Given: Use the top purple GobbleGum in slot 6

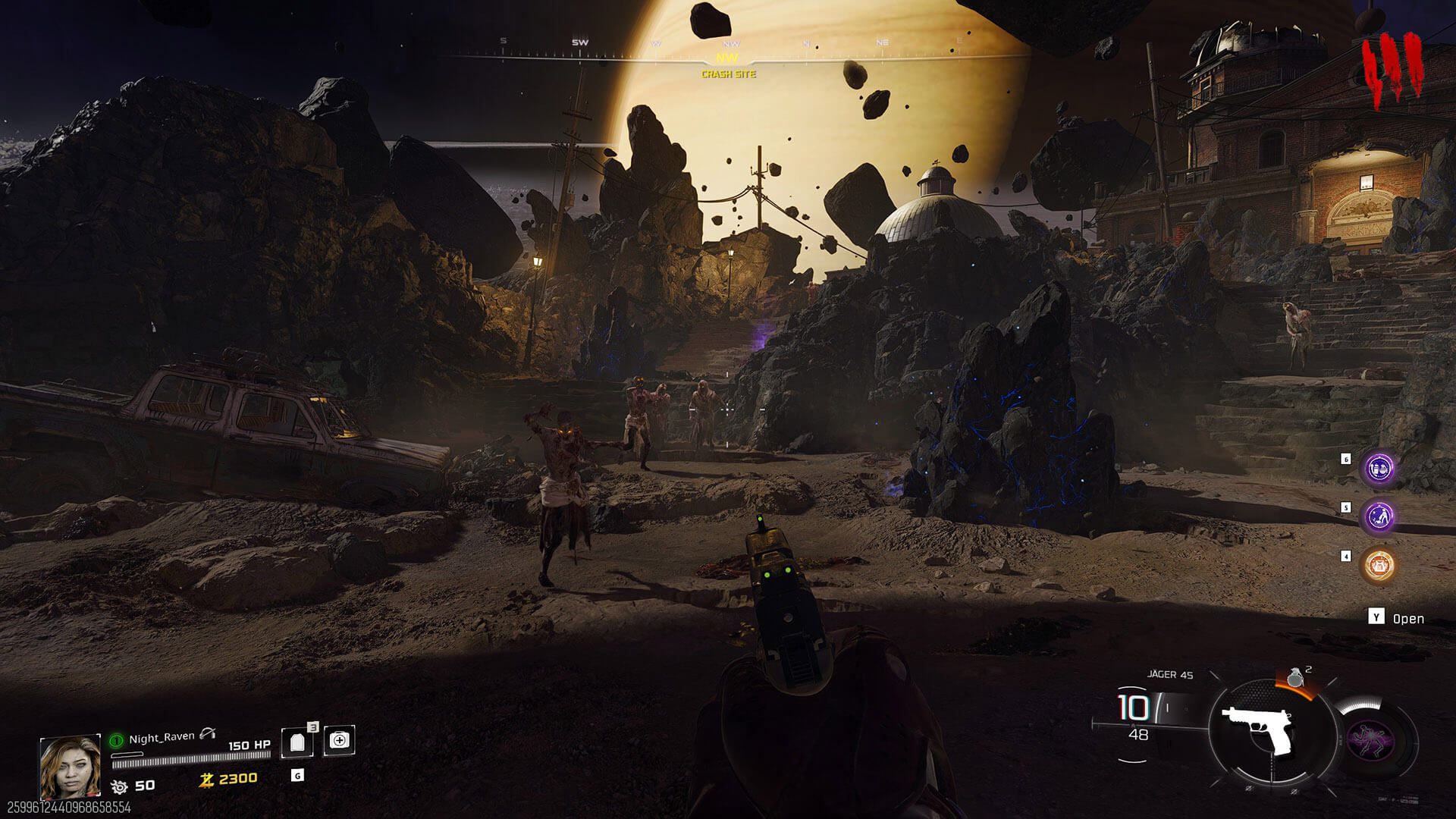Looking at the screenshot, I should point(1379,469).
